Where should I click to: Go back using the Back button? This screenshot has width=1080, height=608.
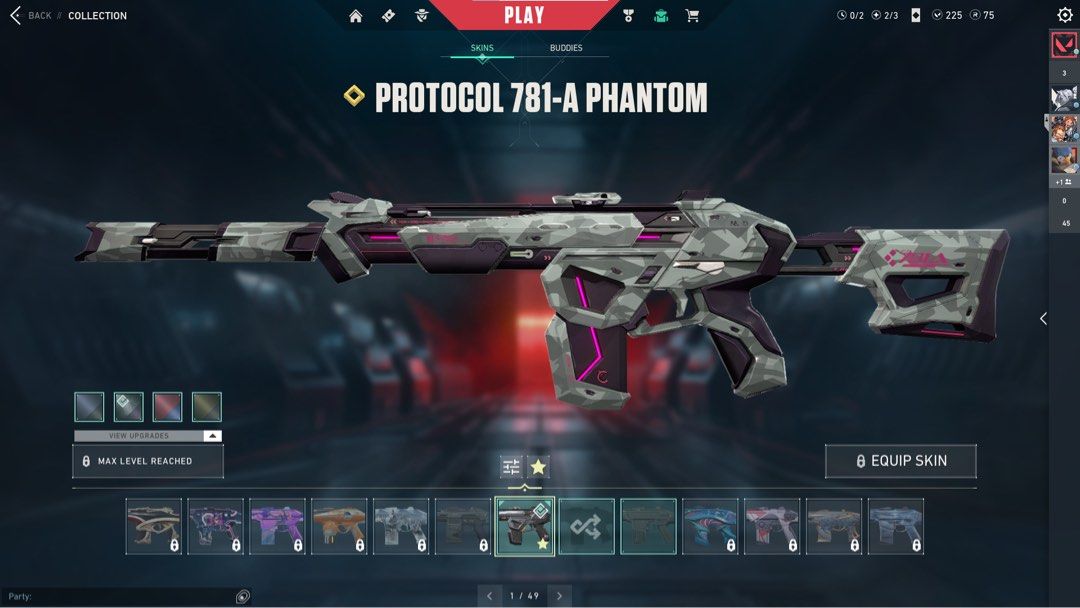(30, 16)
